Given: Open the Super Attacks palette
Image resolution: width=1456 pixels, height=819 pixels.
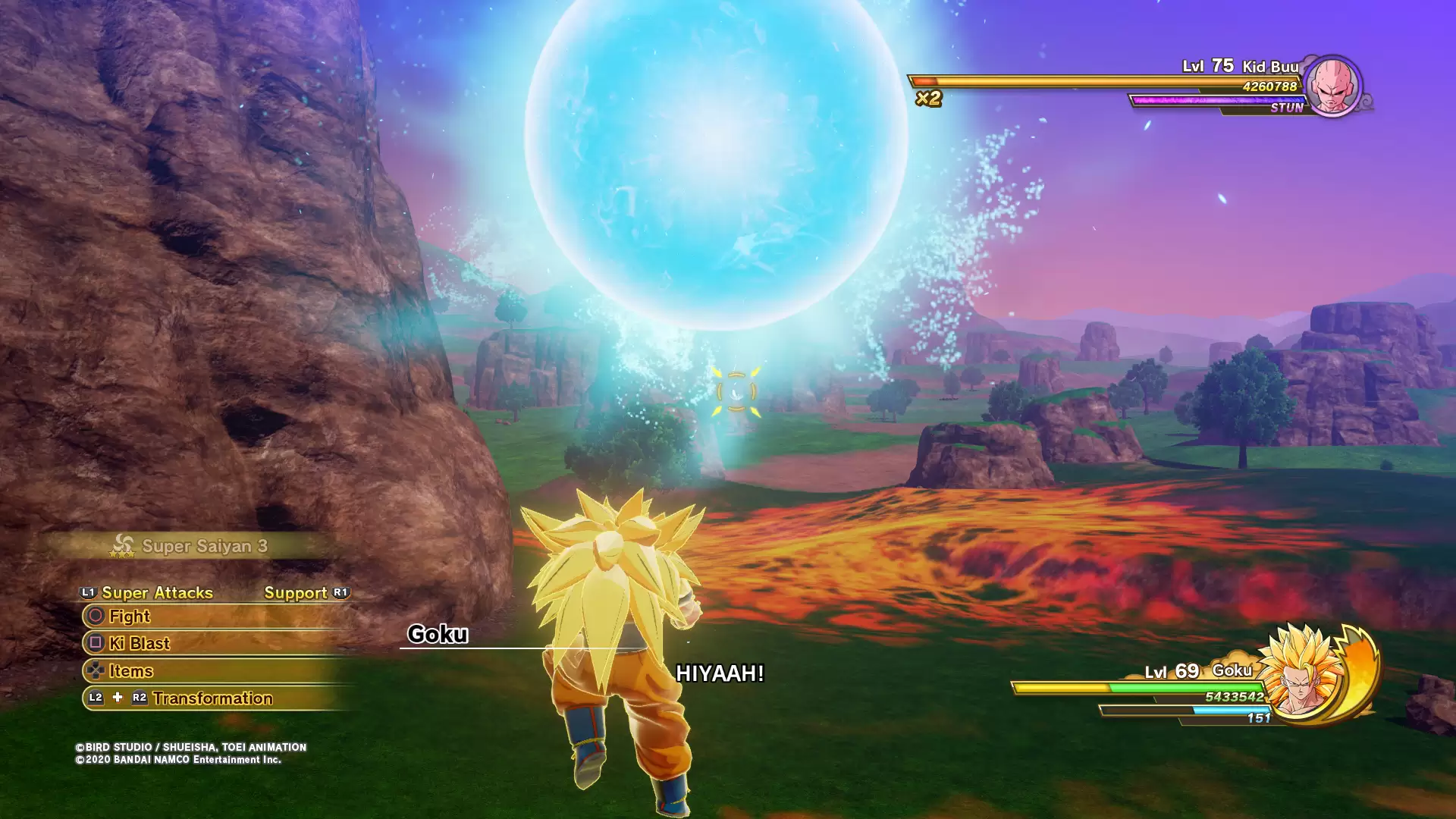Looking at the screenshot, I should [156, 593].
